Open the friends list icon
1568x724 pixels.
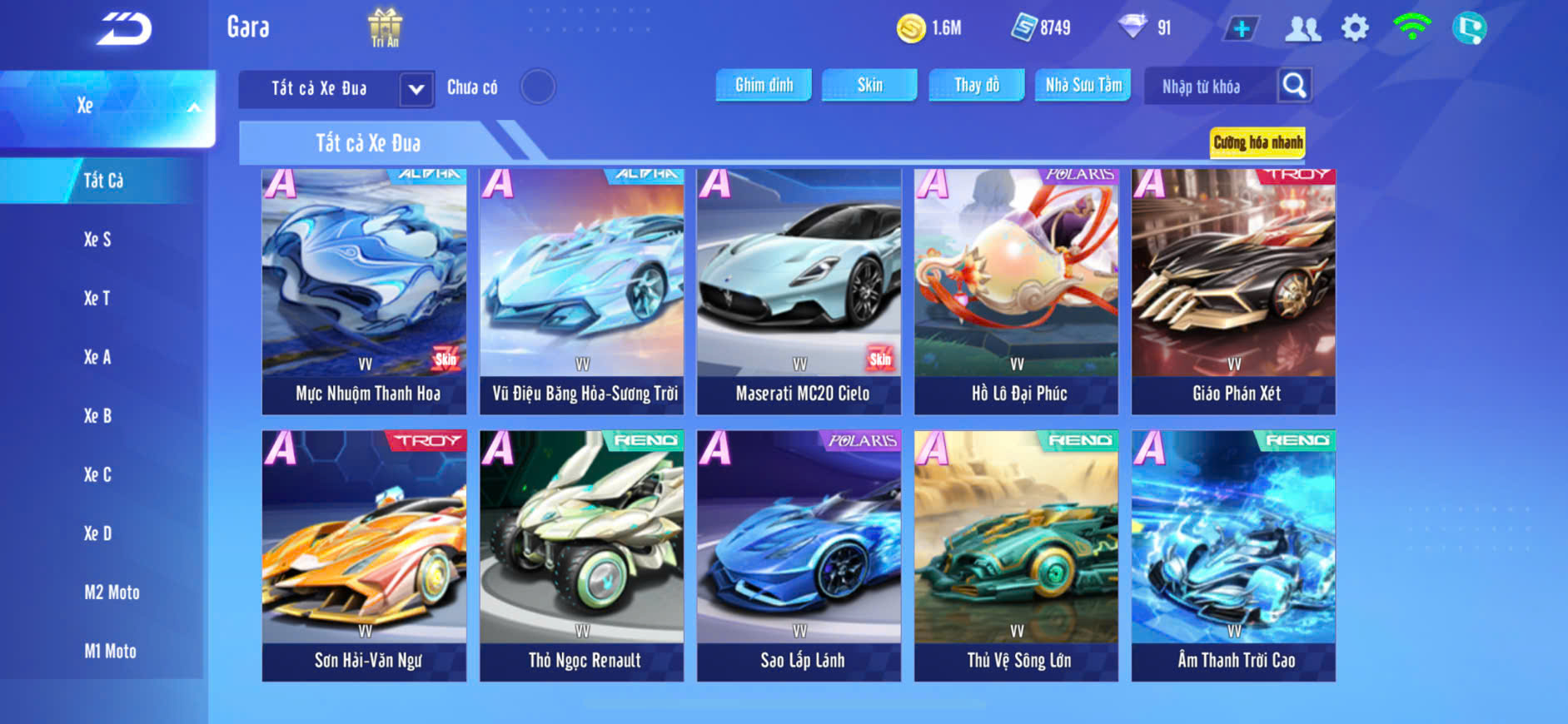(1302, 29)
